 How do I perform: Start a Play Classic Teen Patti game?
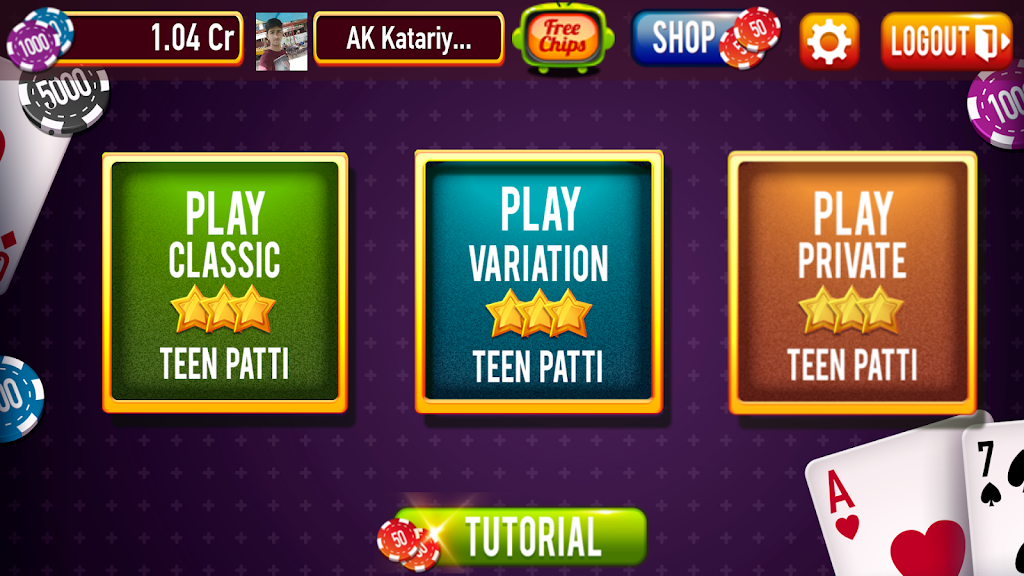point(225,282)
